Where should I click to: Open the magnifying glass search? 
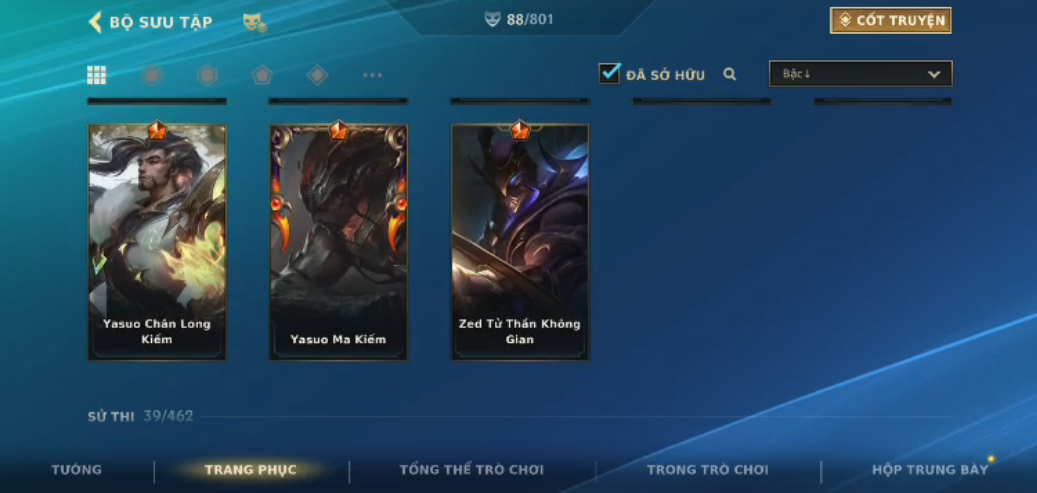(730, 74)
